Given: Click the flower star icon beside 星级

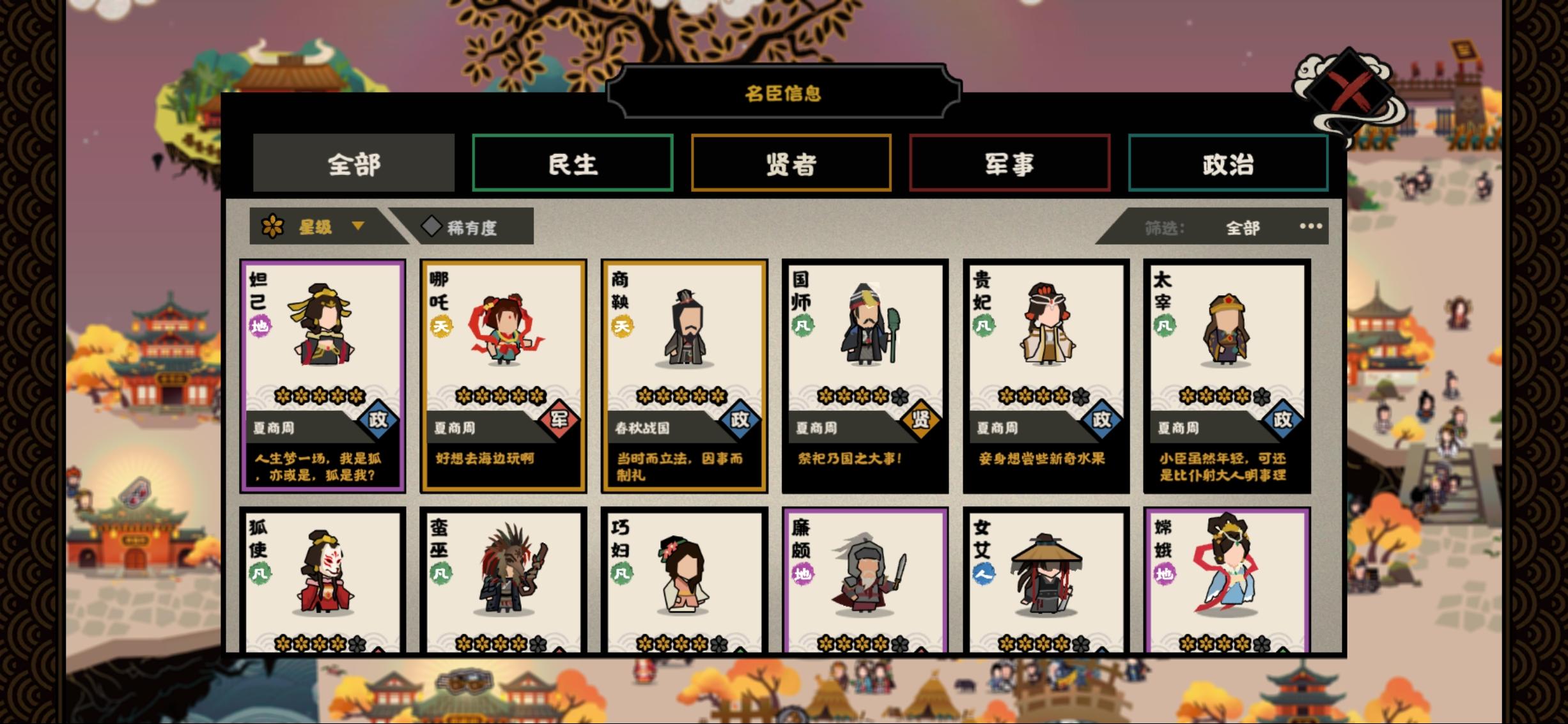Looking at the screenshot, I should click(274, 226).
